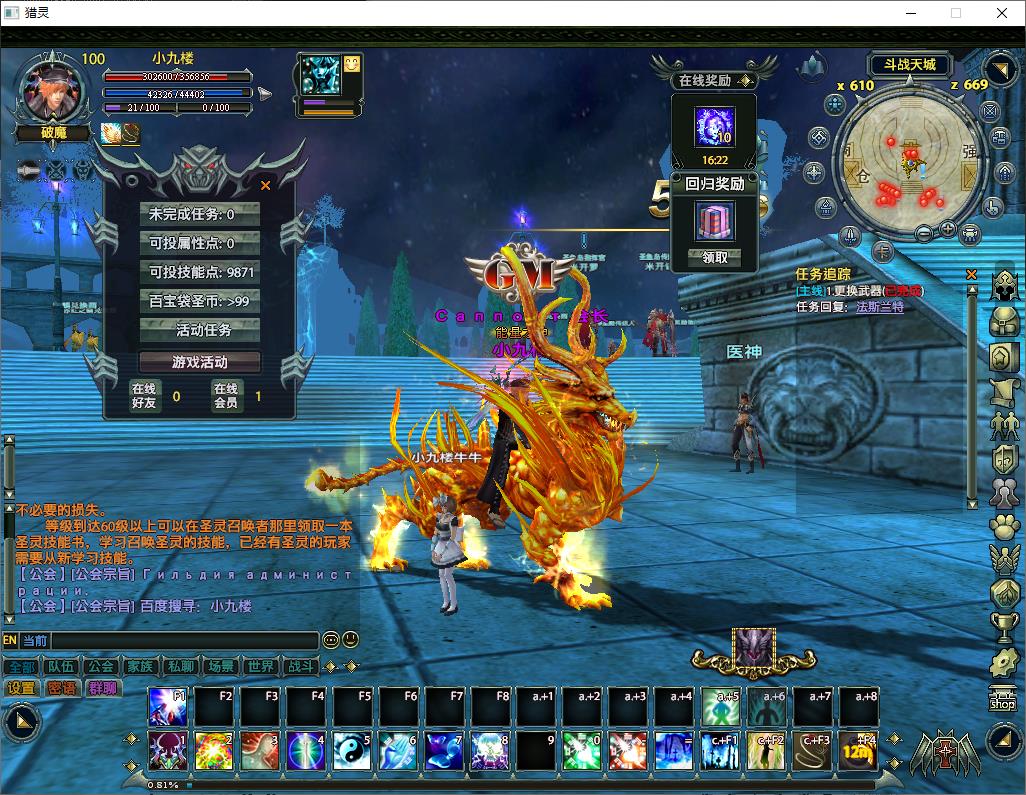This screenshot has width=1026, height=795.
Task: Switch chat to the 公会 guild tab
Action: tap(100, 666)
